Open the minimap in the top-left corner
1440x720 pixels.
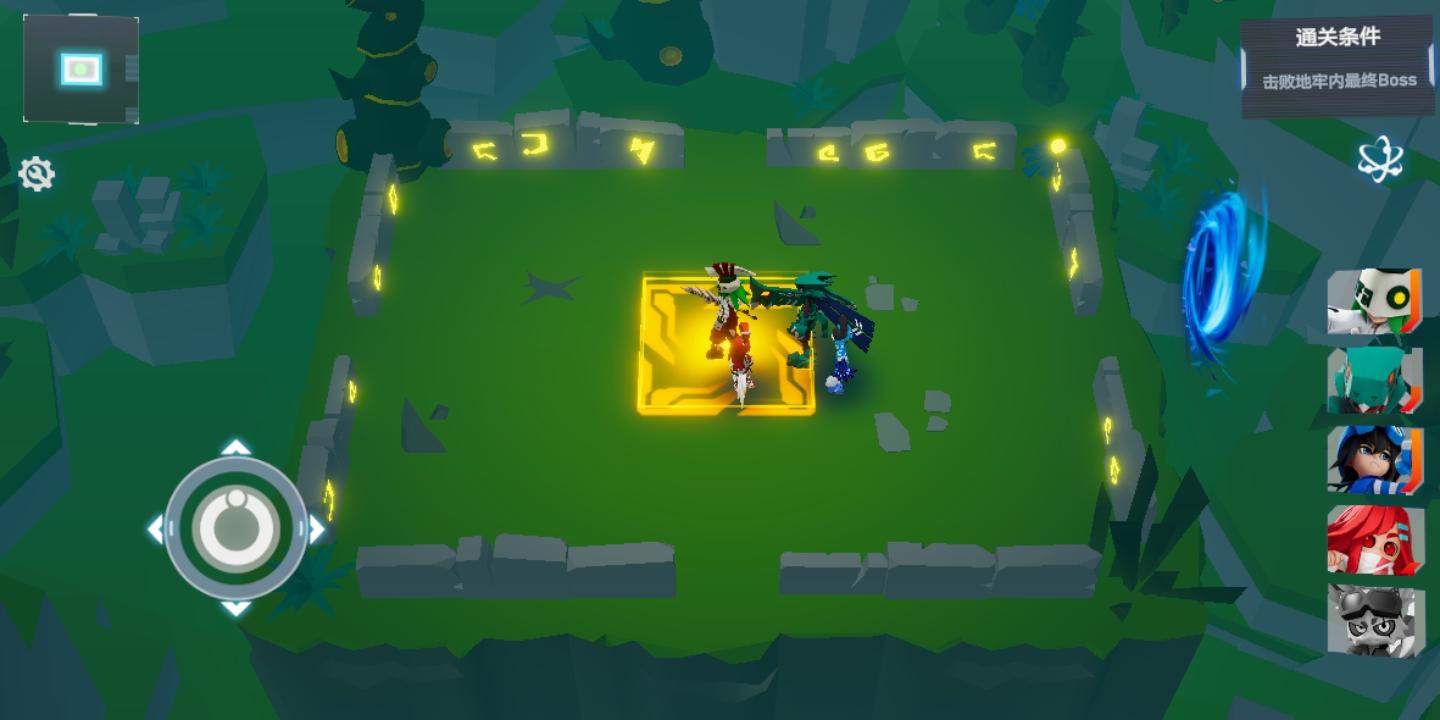coord(78,66)
